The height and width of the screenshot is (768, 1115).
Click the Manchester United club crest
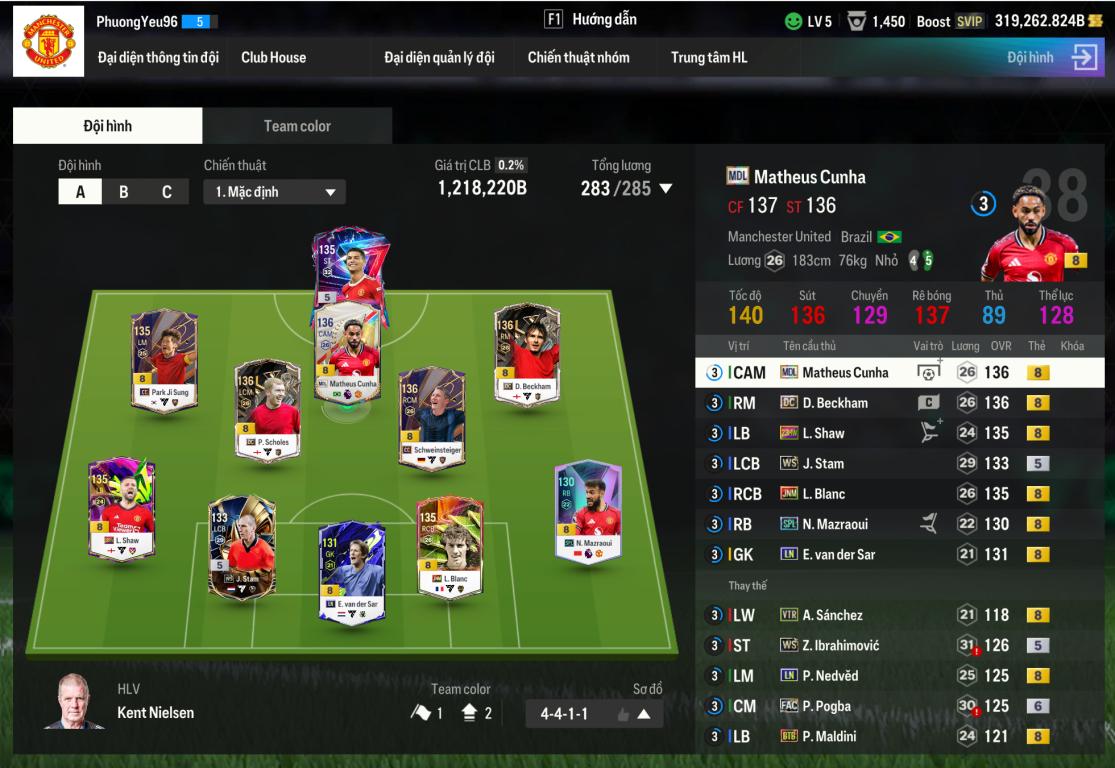pyautogui.click(x=48, y=45)
